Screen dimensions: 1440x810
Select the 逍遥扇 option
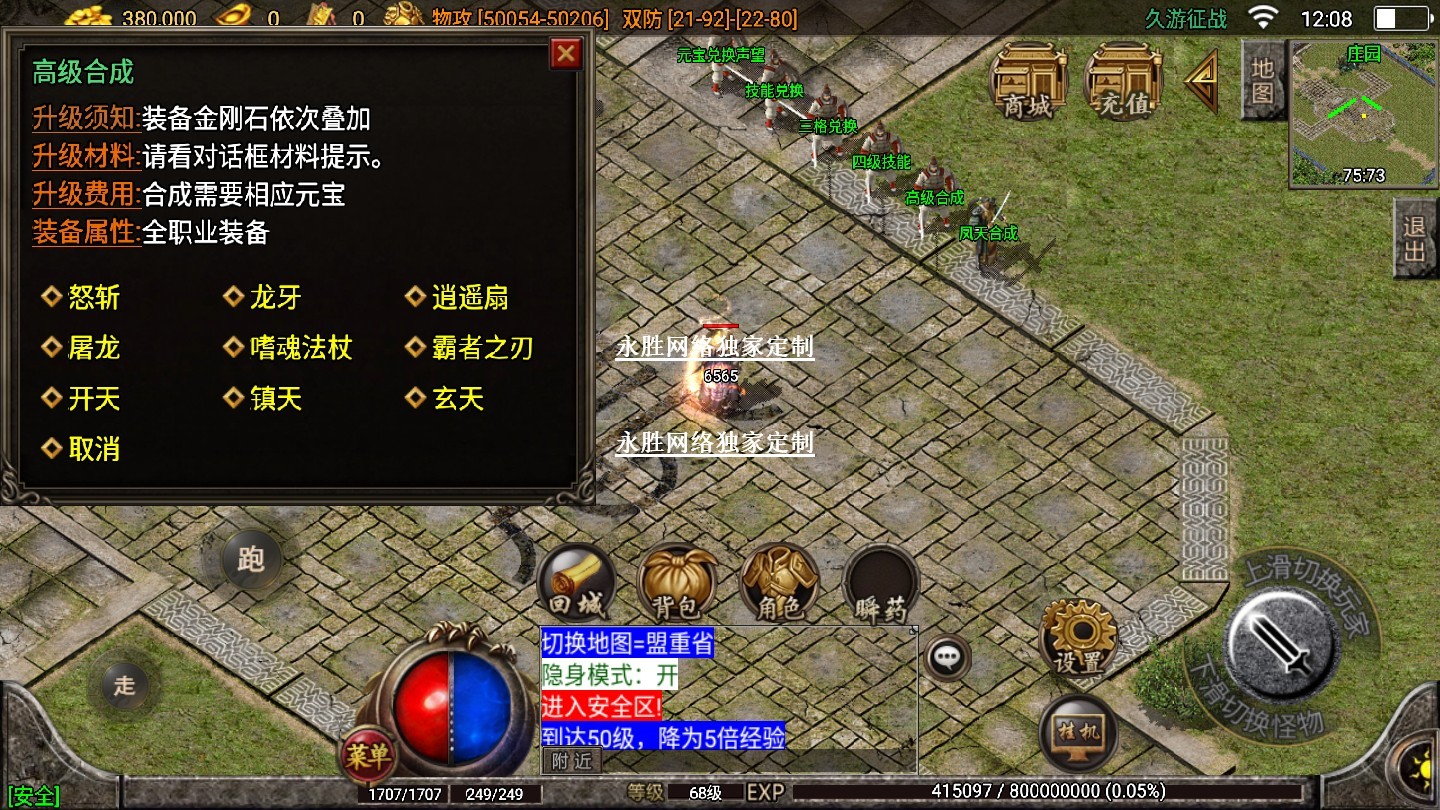point(469,297)
